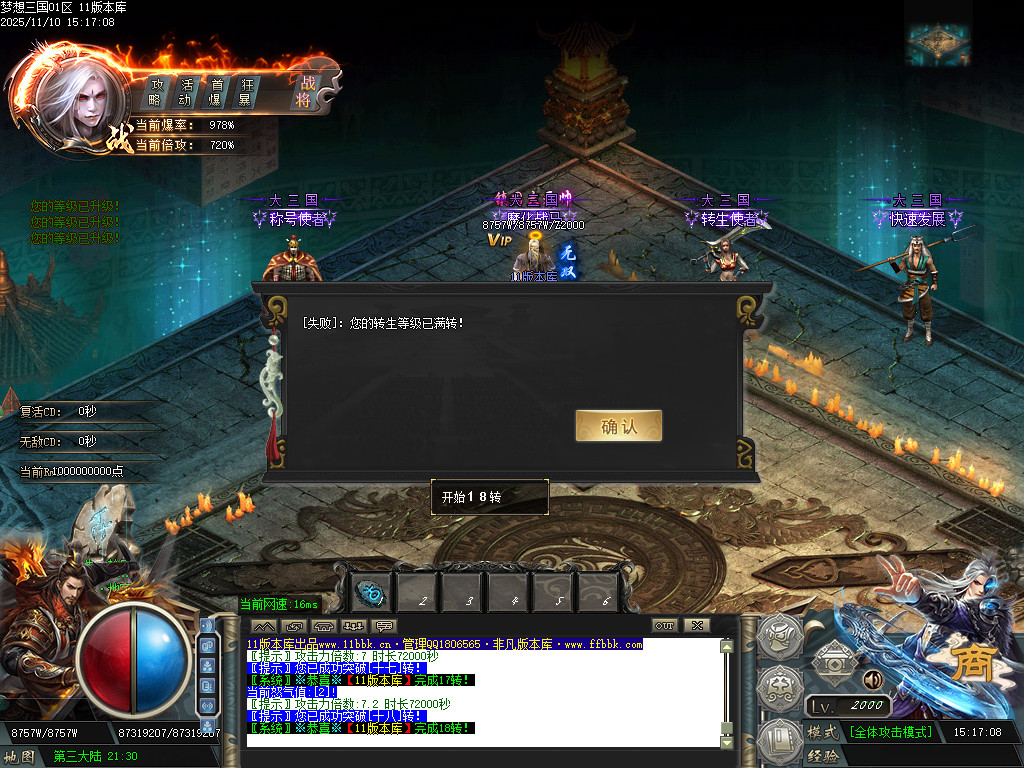The image size is (1024, 768).
Task: Click the chat scrollbar up arrow
Action: click(726, 646)
